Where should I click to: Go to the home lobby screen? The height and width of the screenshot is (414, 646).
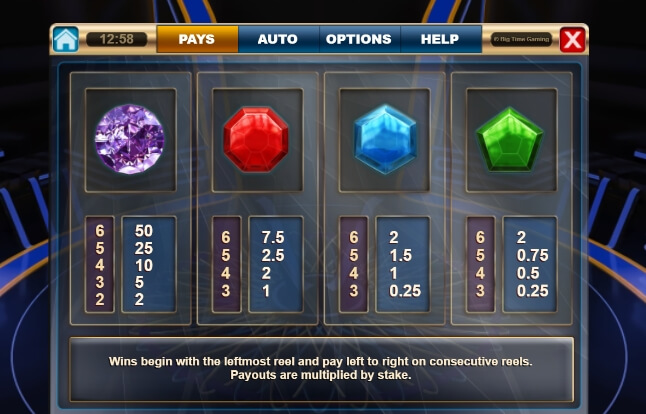pos(65,40)
